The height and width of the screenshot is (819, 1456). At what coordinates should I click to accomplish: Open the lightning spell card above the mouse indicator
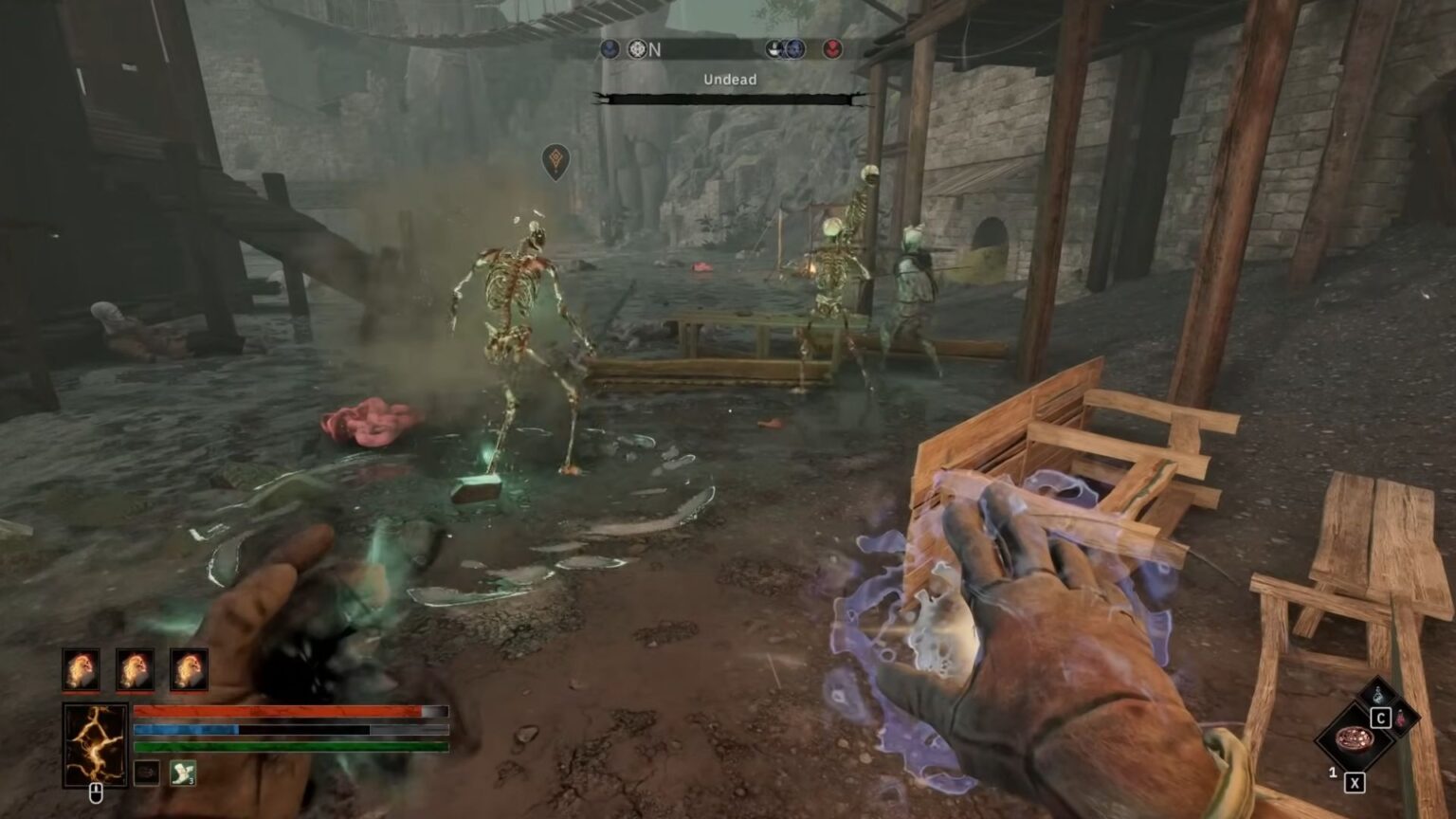[95, 745]
